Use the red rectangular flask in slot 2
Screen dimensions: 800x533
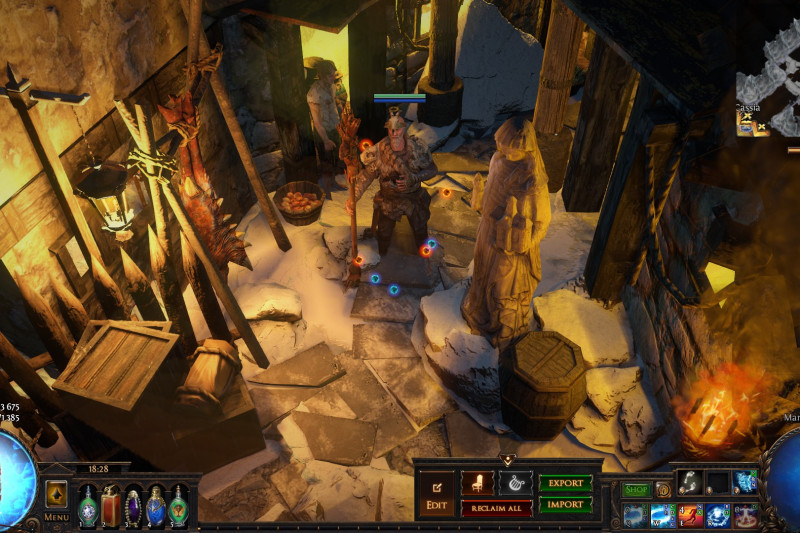click(111, 503)
